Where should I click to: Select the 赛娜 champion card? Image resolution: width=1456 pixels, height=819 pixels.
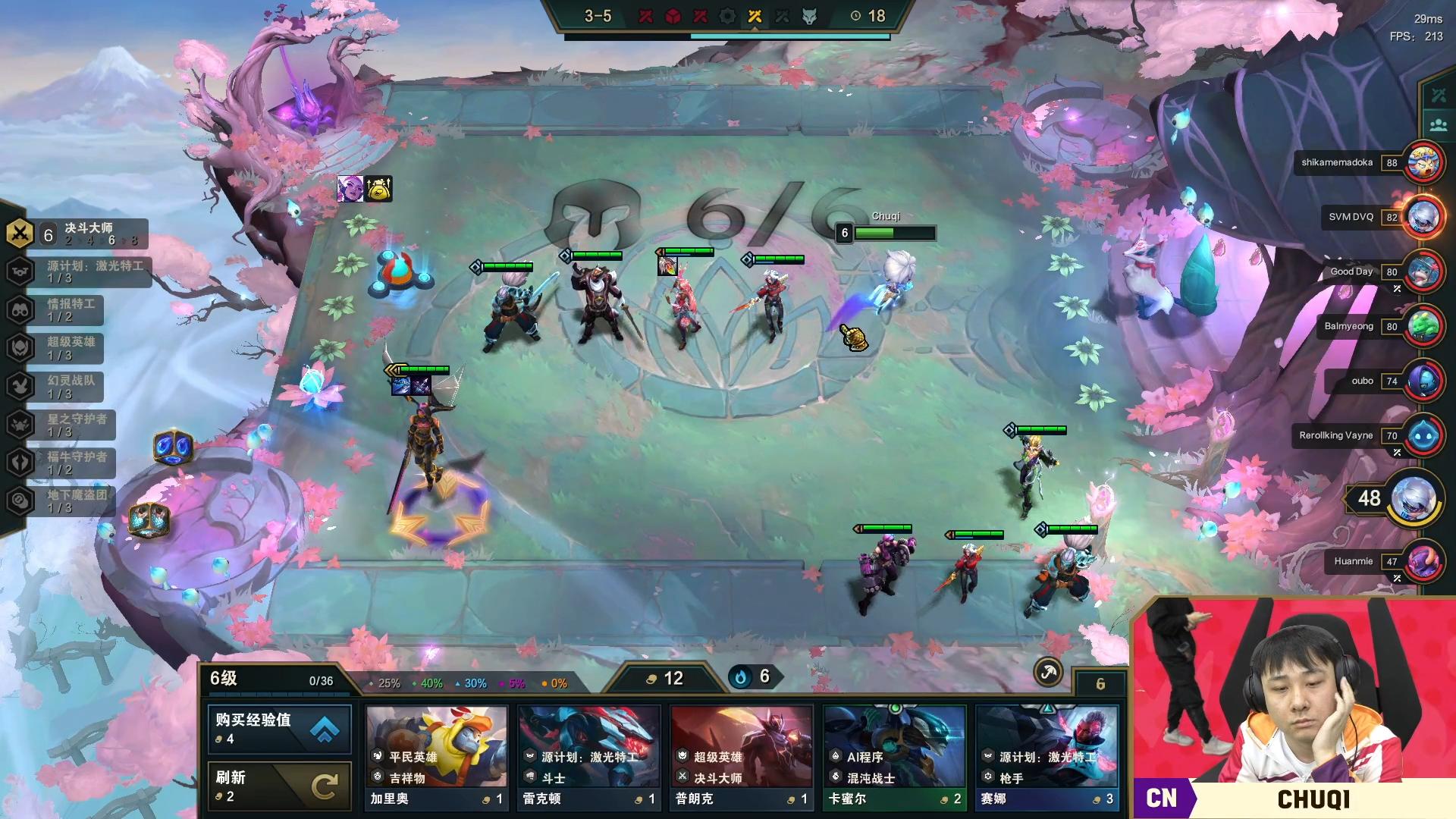pos(1046,758)
